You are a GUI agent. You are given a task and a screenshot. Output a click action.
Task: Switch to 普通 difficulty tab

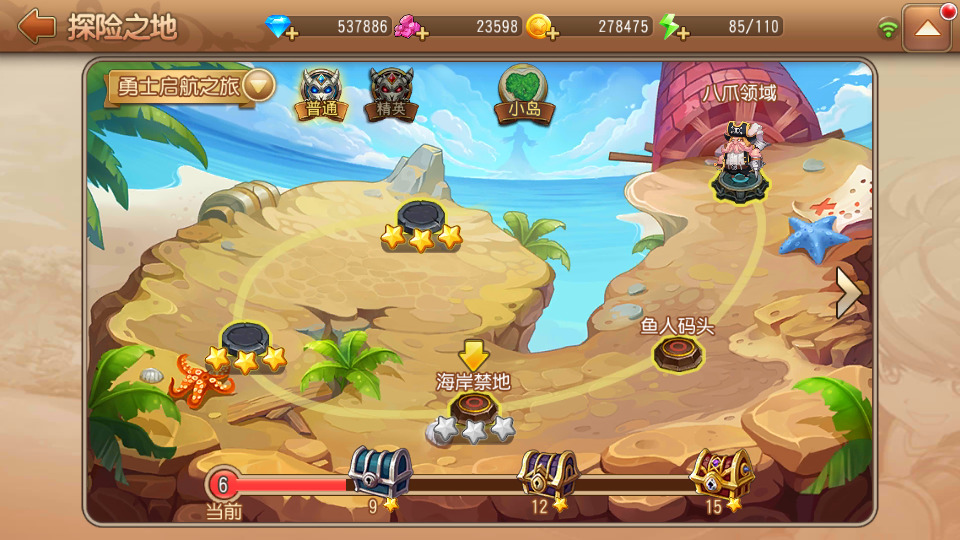tap(321, 94)
